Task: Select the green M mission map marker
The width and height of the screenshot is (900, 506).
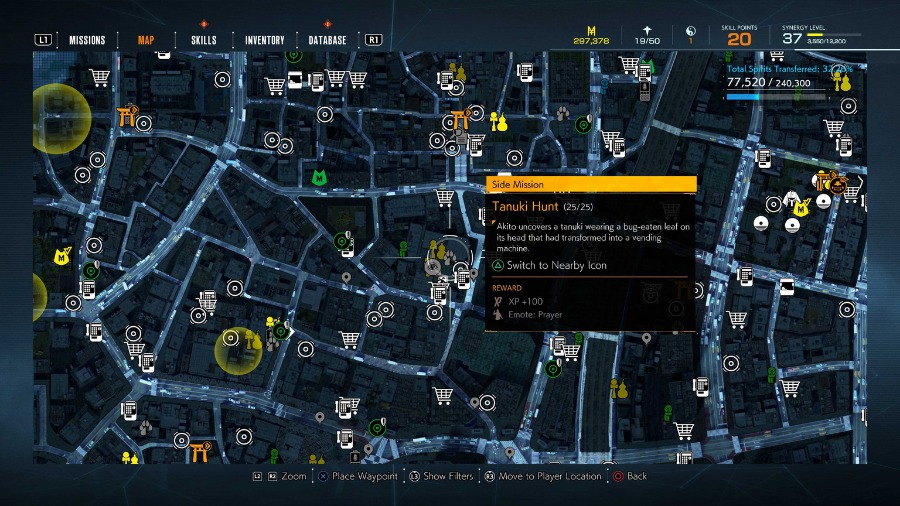Action: 319,177
